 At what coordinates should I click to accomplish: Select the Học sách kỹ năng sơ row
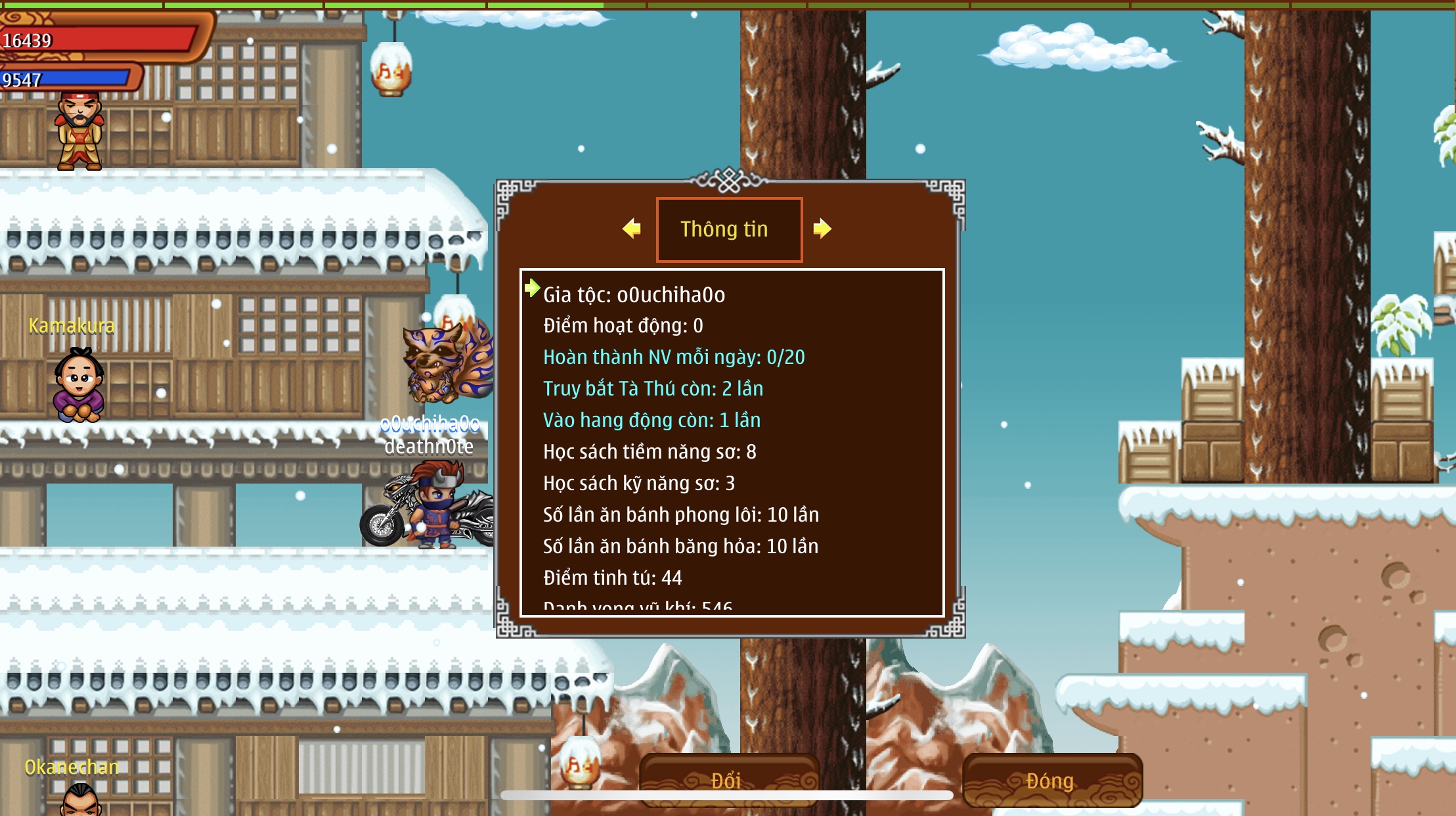coord(638,484)
